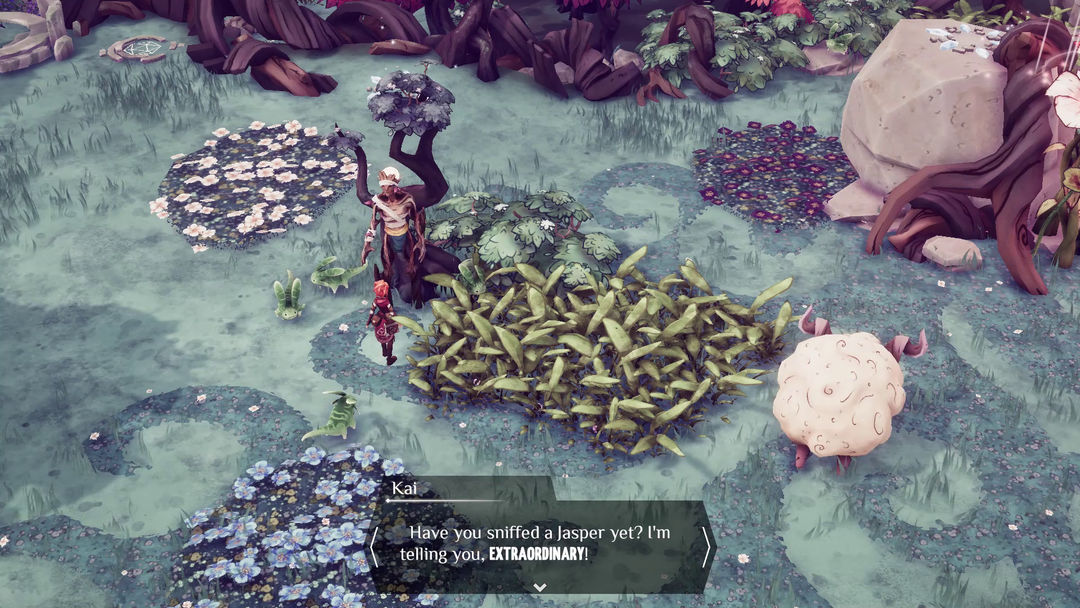Continue Kai's dialogue with the down chevron
Screen dimensions: 1080x608
pyautogui.click(x=540, y=587)
